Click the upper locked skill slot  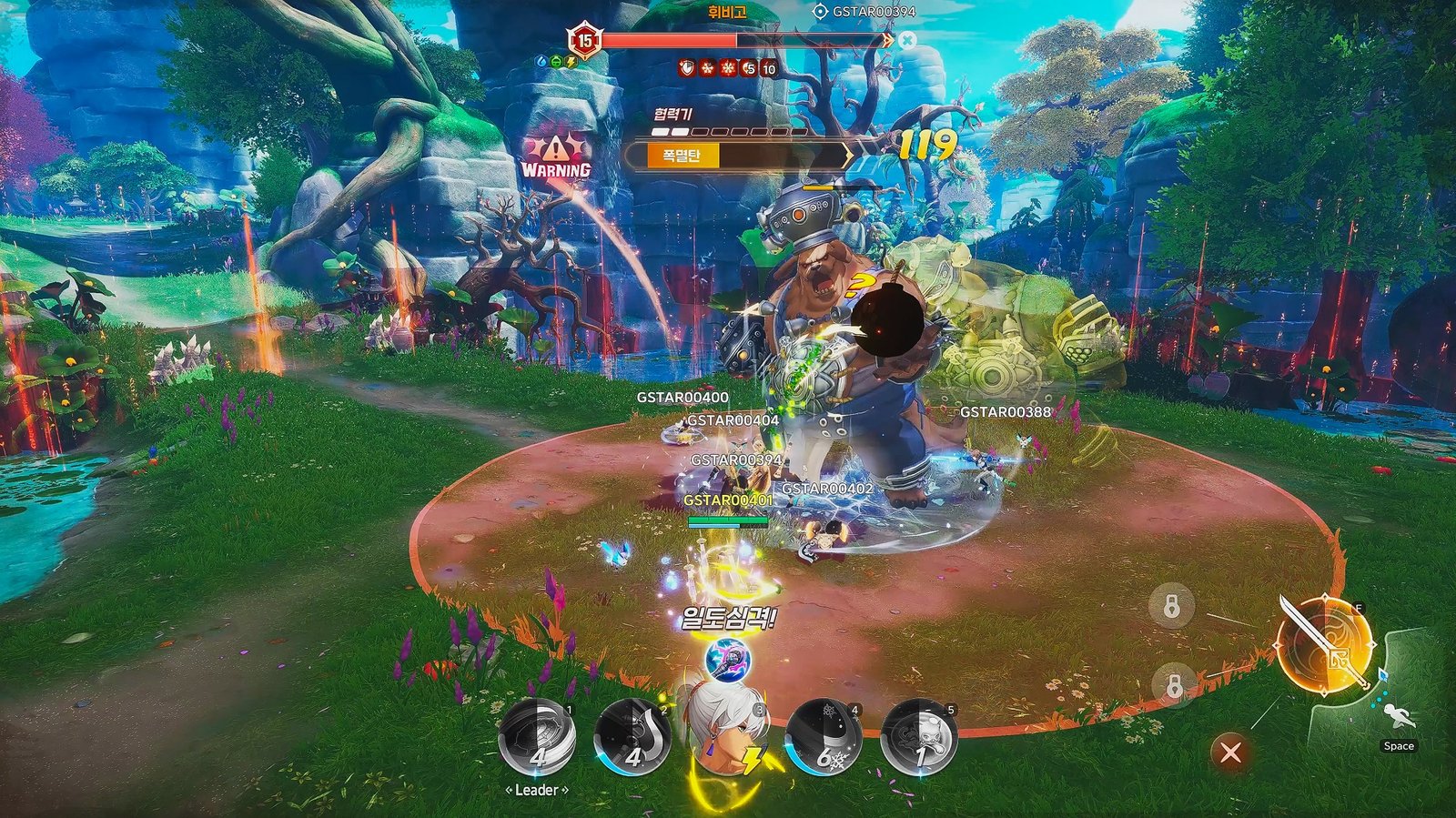click(x=1172, y=605)
